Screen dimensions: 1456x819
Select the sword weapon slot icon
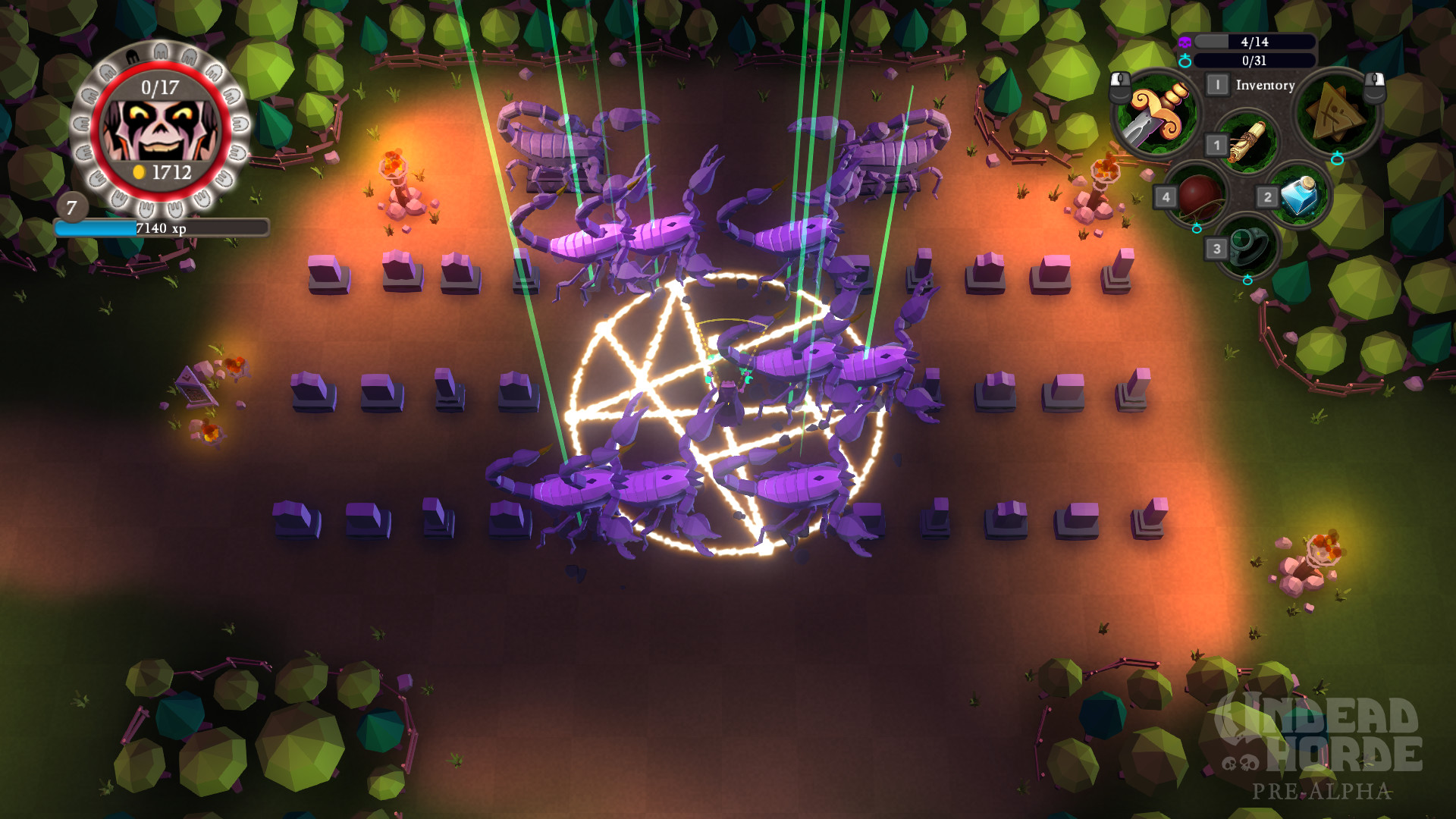pos(1157,114)
